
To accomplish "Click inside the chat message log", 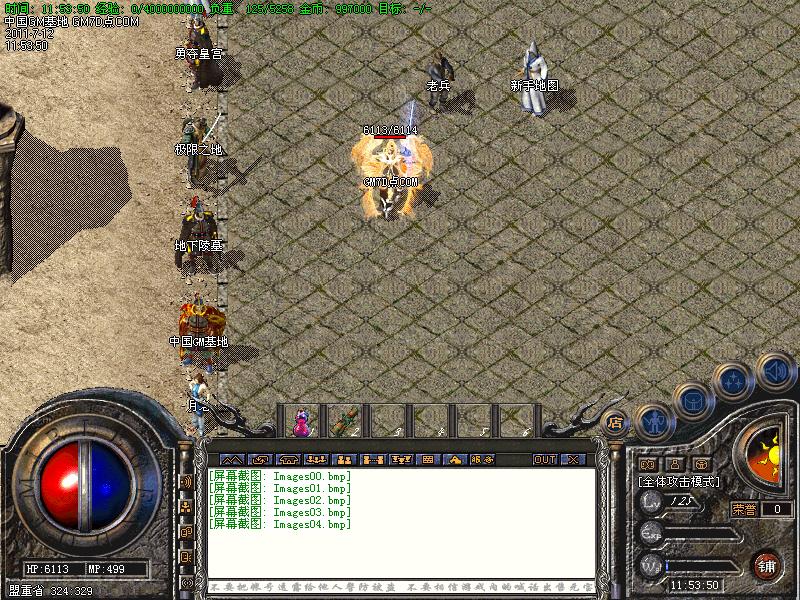I will tap(400, 520).
